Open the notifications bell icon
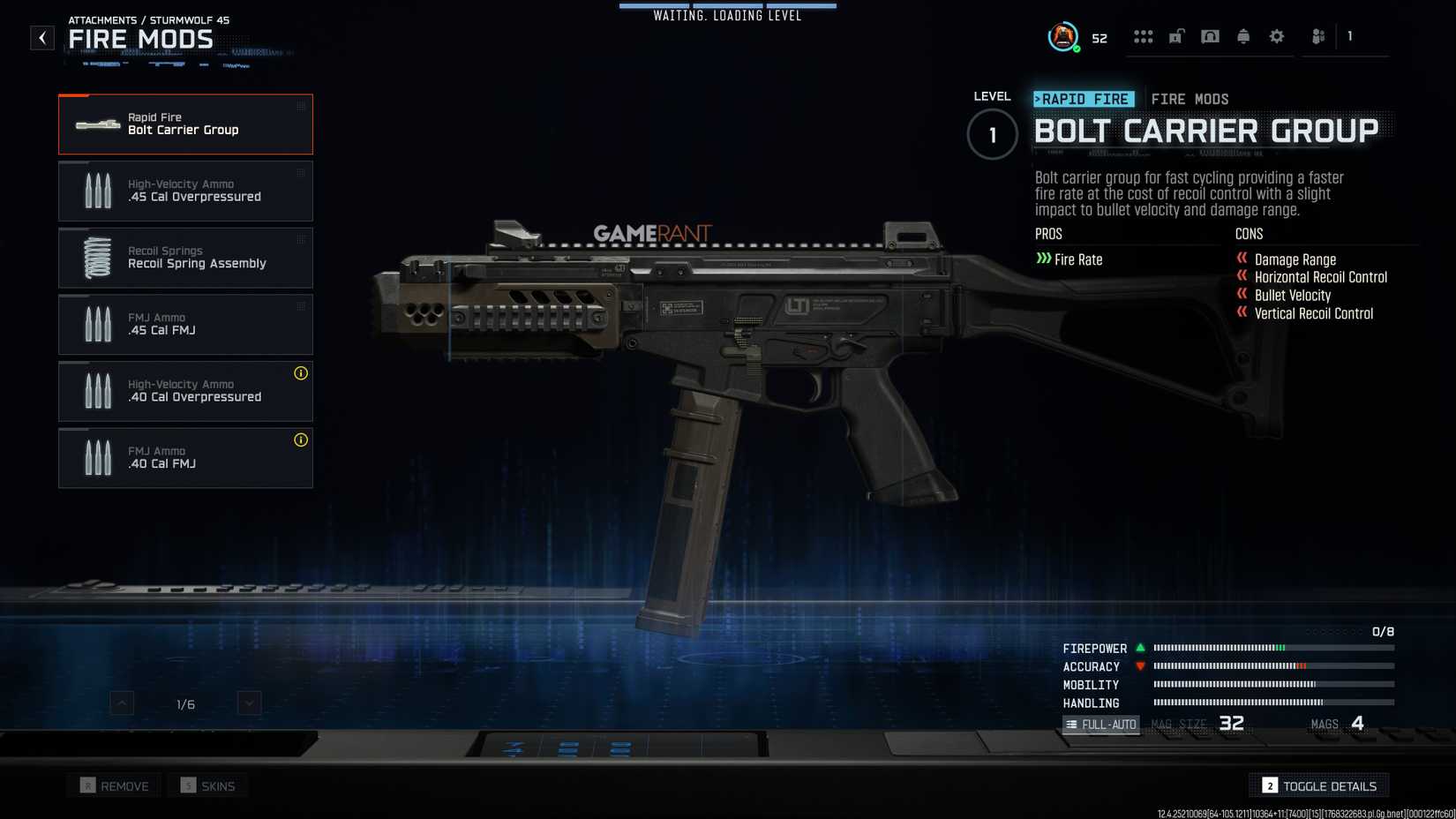Viewport: 1456px width, 819px height. click(1243, 35)
